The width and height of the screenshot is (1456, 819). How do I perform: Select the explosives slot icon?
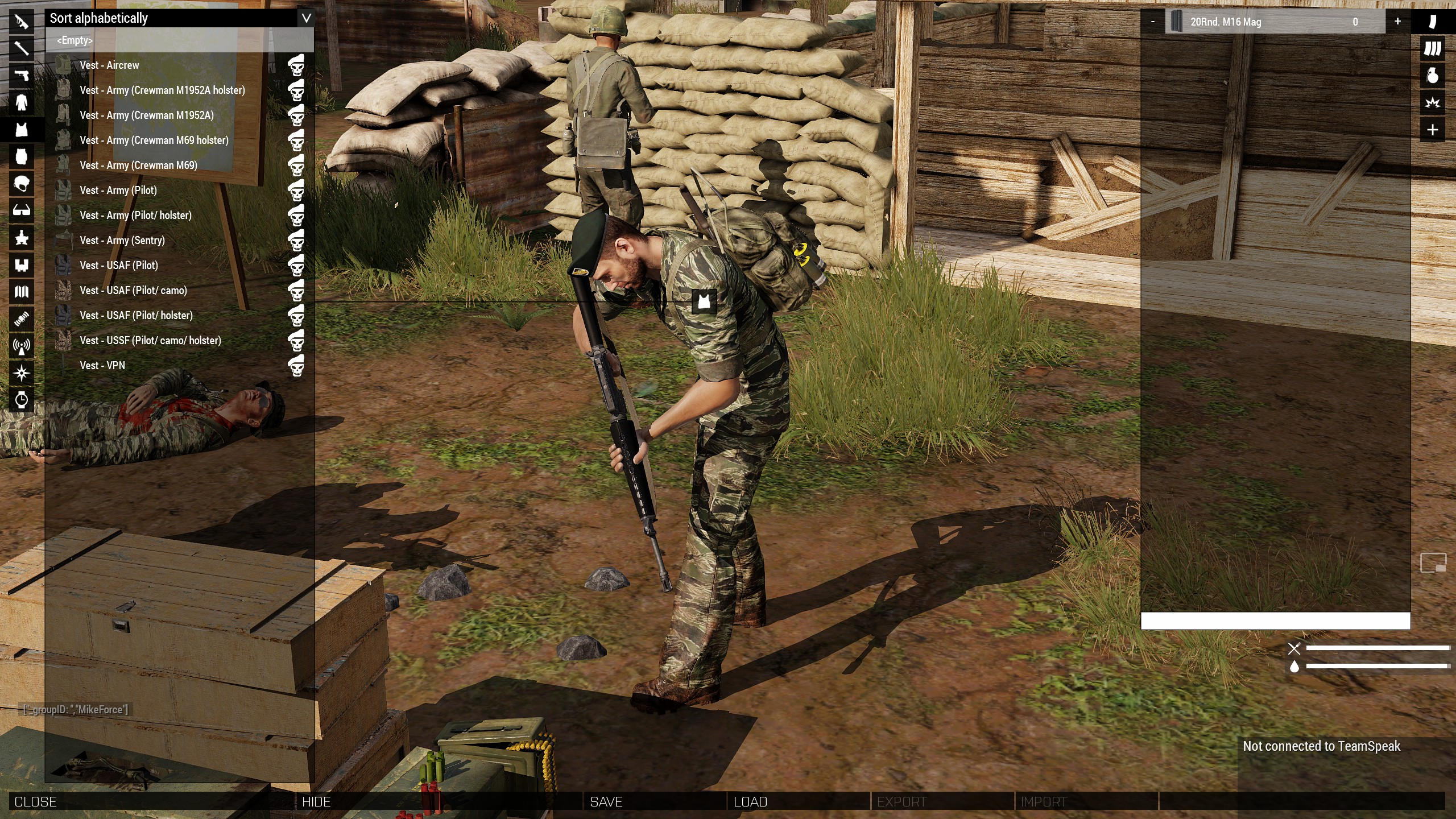coord(1433,103)
